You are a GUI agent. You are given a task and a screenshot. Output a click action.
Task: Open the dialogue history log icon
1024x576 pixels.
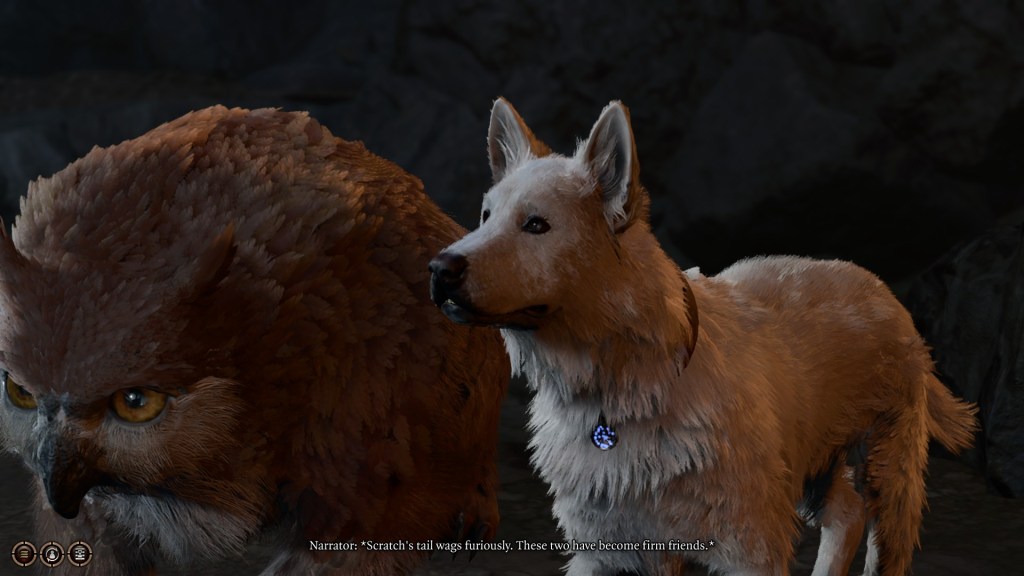24,553
